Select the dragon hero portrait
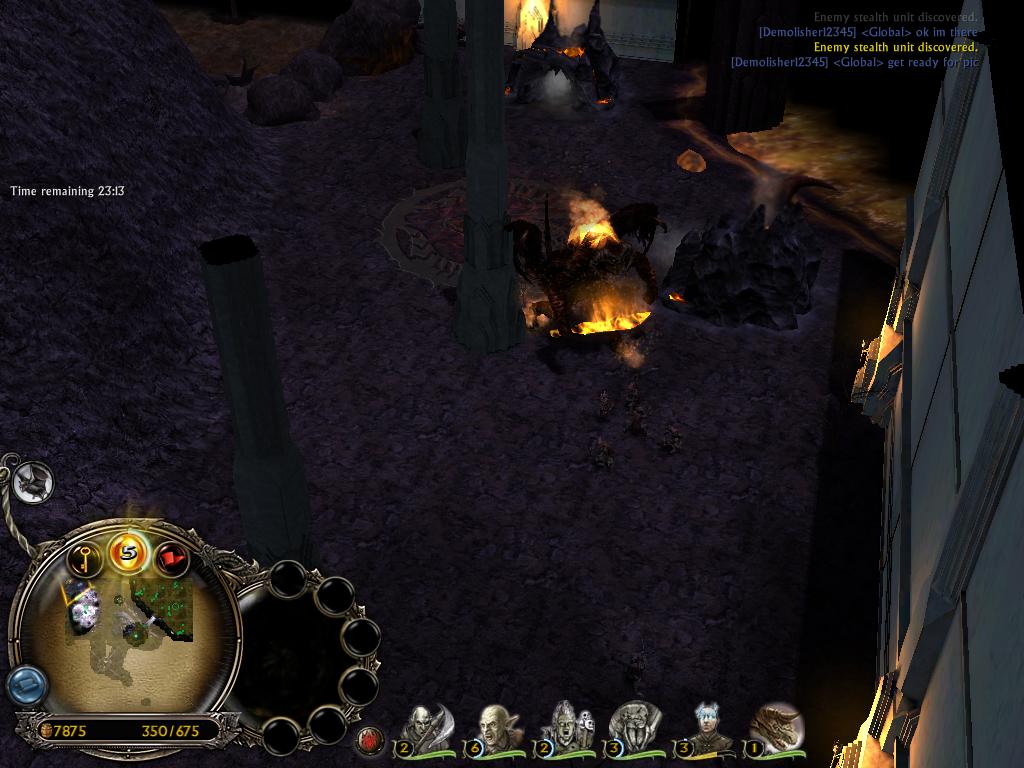This screenshot has height=768, width=1024. pyautogui.click(x=775, y=728)
